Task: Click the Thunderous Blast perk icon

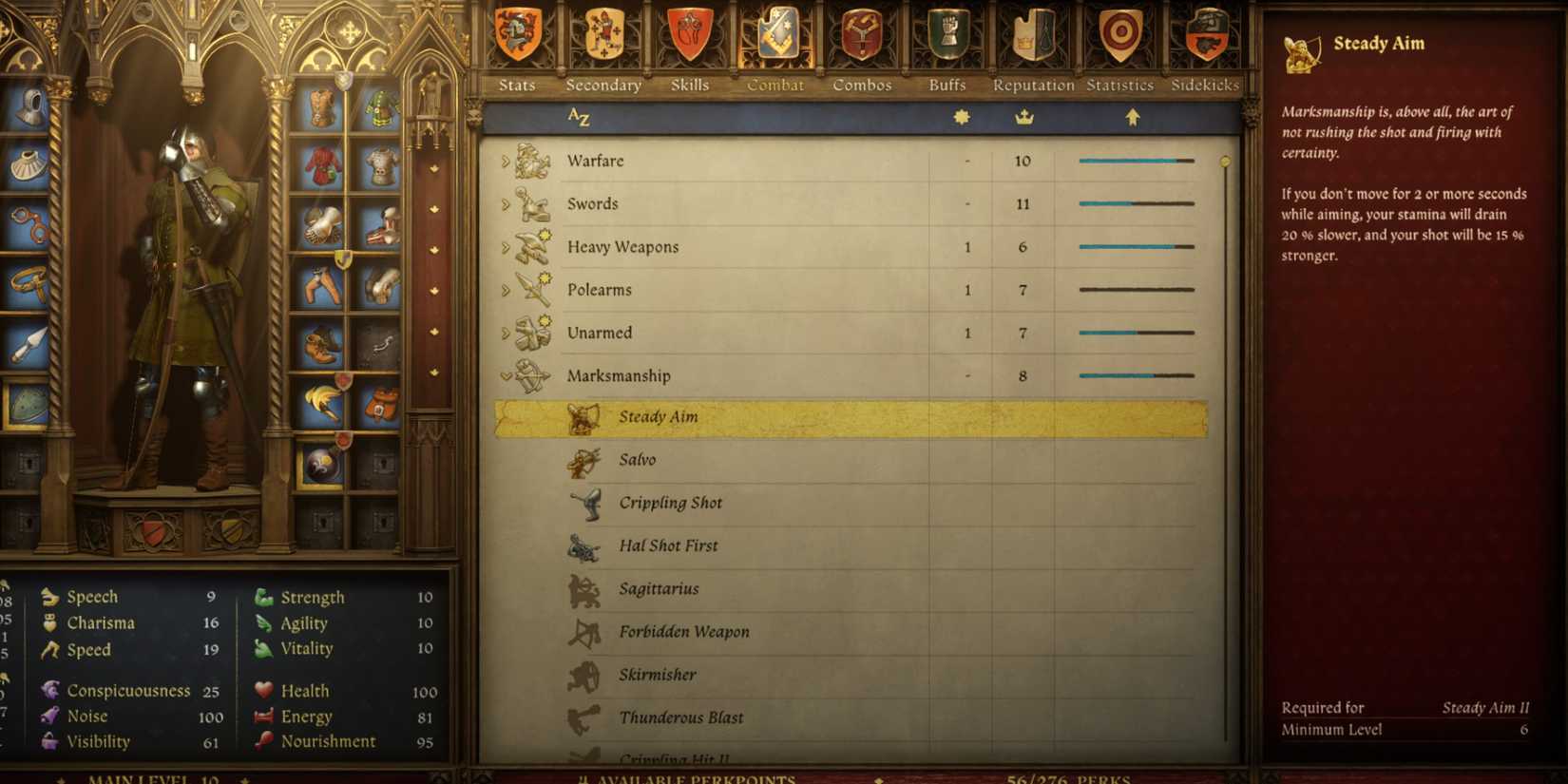Action: 584,717
